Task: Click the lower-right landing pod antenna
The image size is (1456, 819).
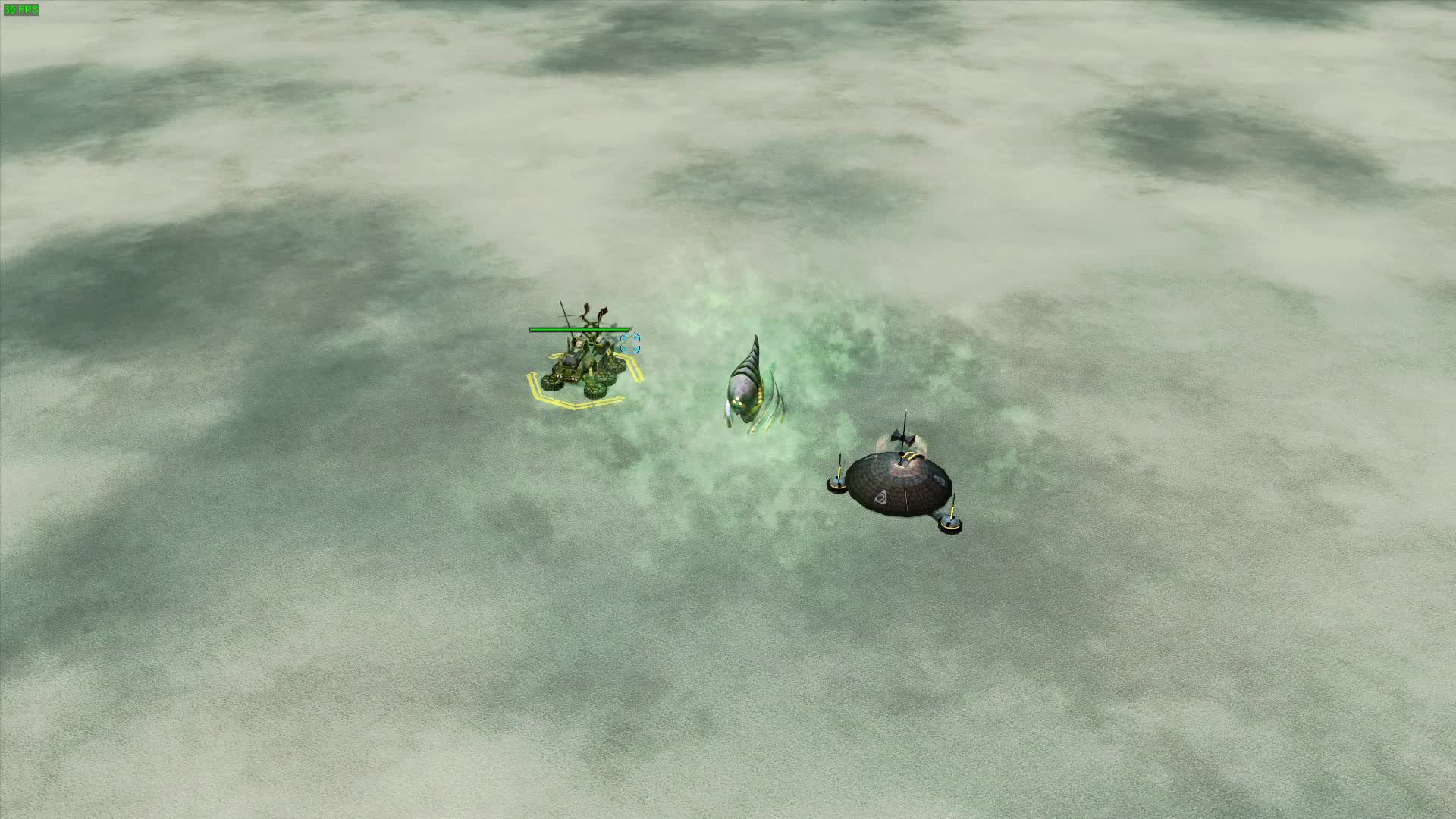Action: click(952, 510)
